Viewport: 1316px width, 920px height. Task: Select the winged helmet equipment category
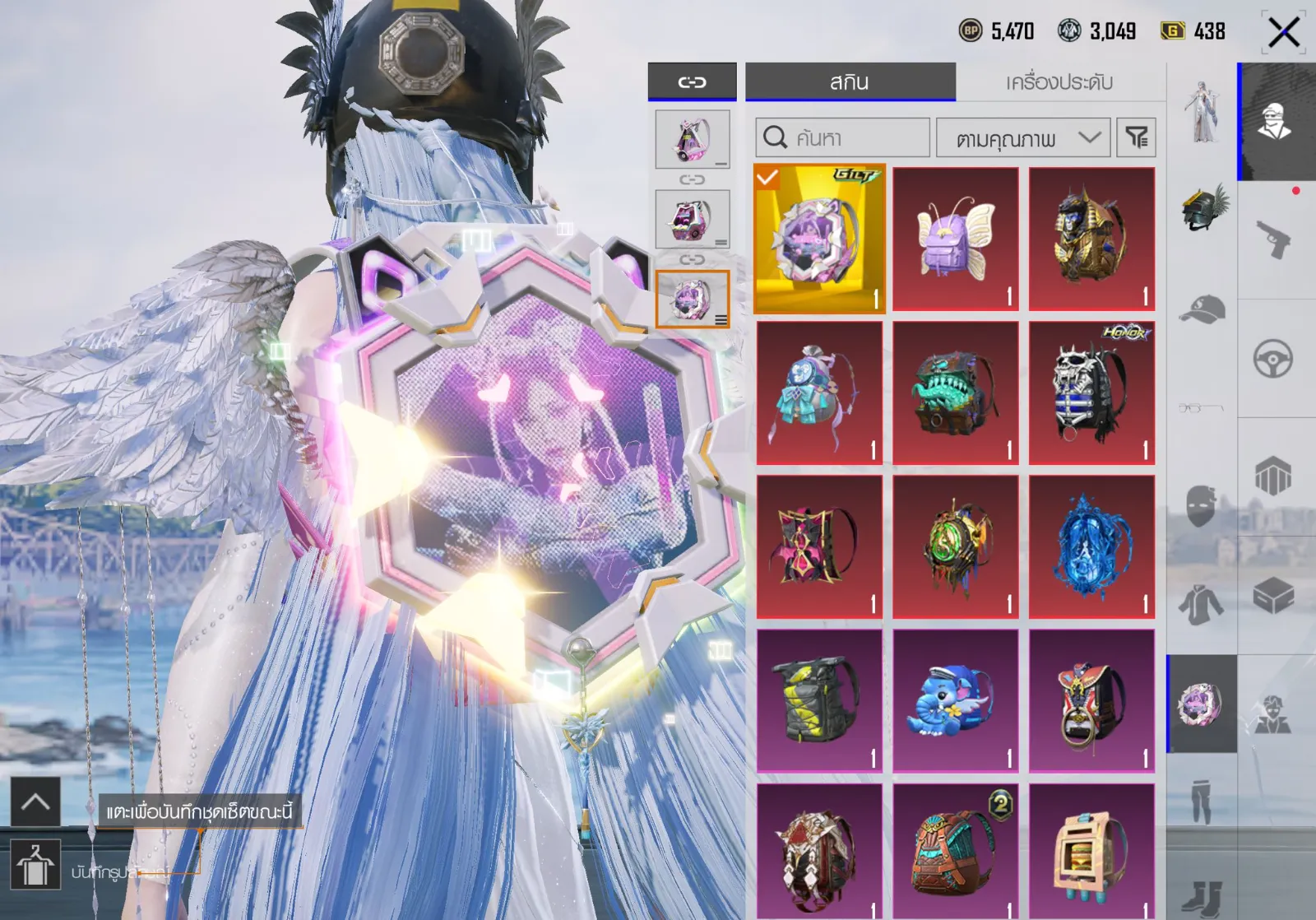click(x=1203, y=207)
